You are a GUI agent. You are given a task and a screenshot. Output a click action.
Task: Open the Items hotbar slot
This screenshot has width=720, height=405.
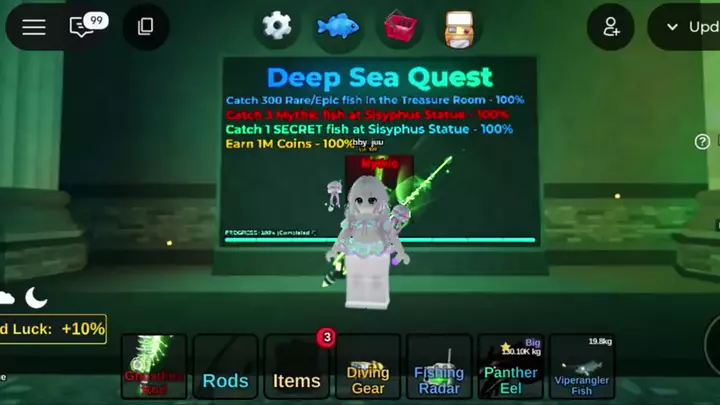(x=297, y=367)
